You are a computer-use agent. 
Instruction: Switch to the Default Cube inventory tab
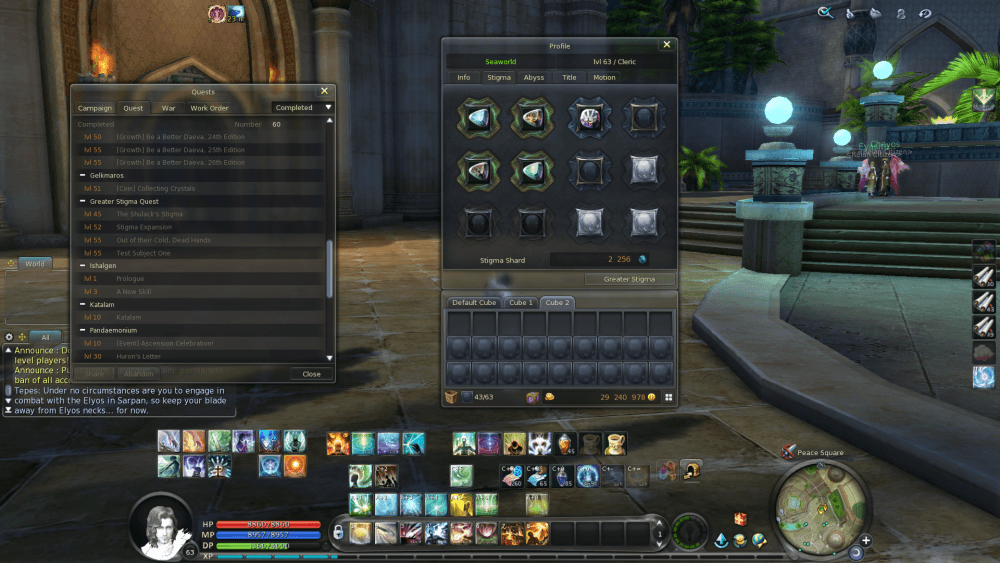(x=474, y=302)
